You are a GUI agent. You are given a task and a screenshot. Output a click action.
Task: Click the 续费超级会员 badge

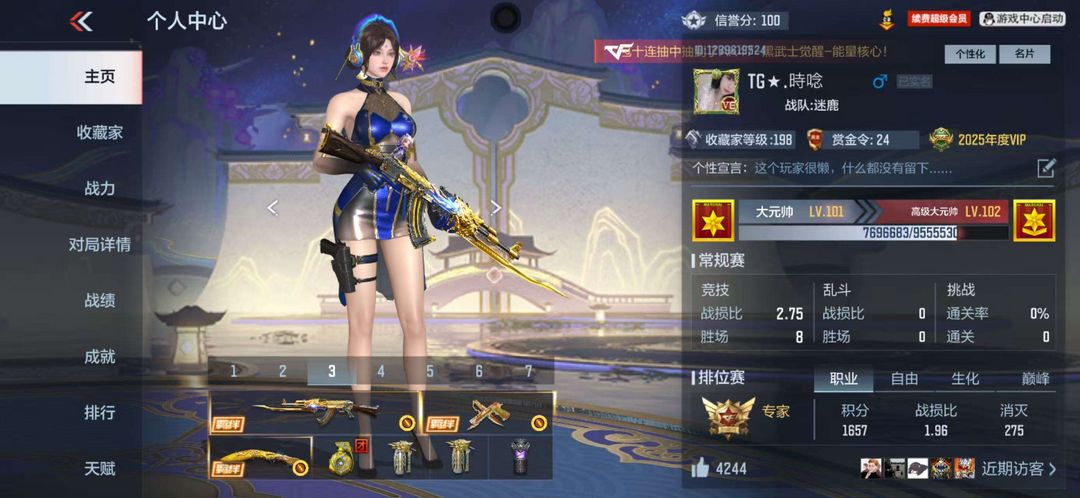(x=938, y=19)
